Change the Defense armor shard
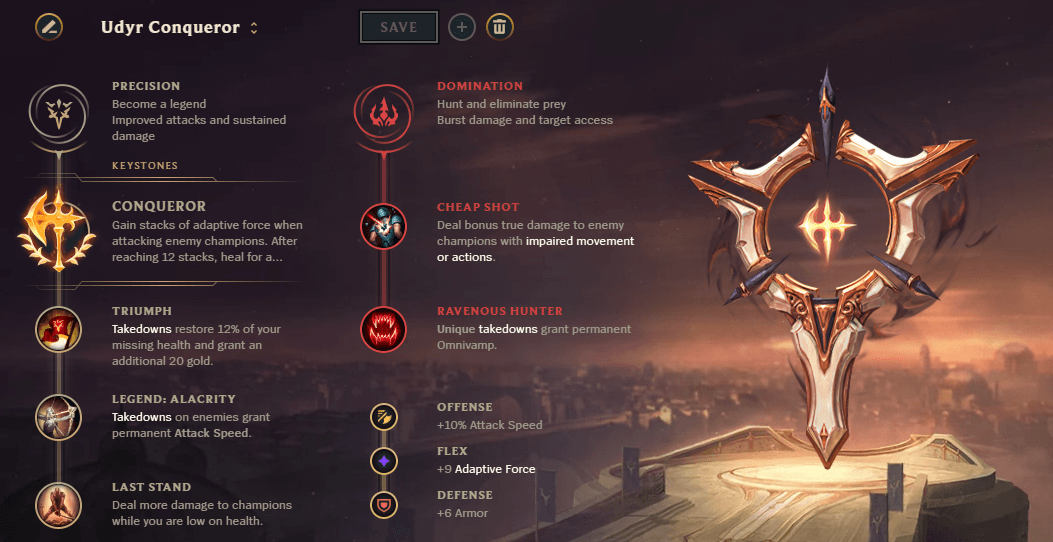The width and height of the screenshot is (1053, 542). click(383, 503)
